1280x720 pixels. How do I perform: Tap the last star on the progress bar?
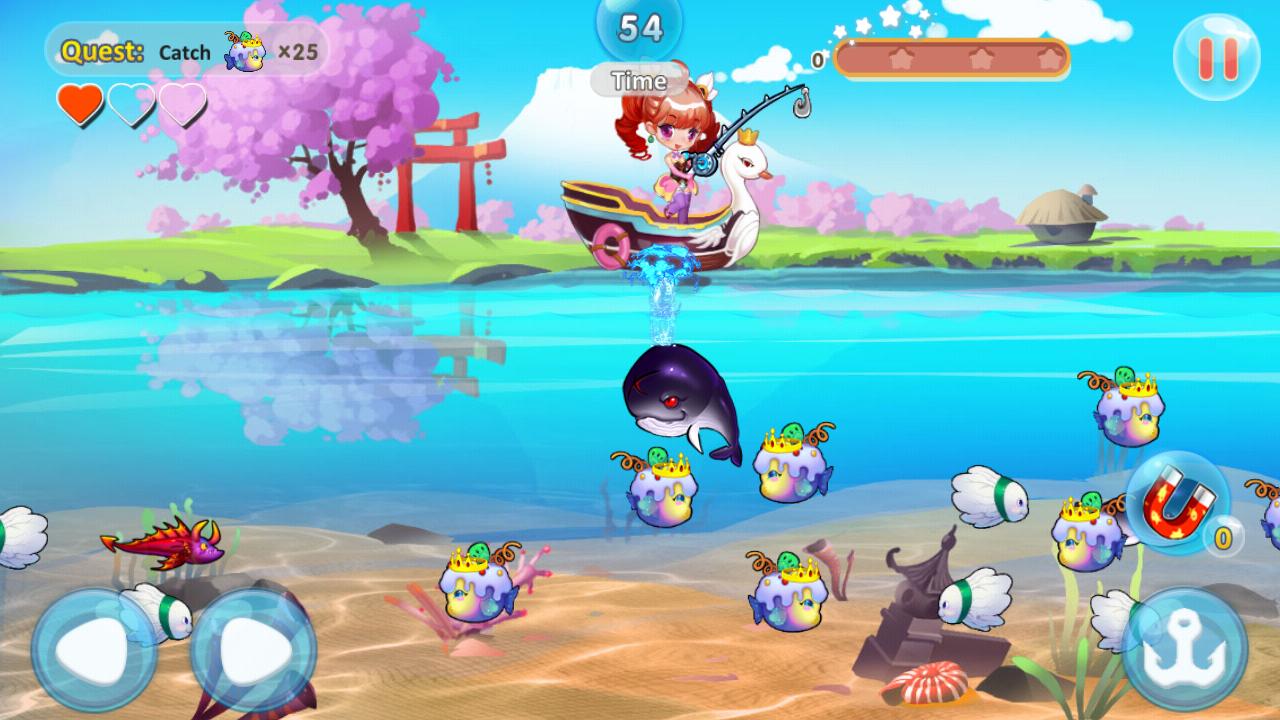(1047, 60)
